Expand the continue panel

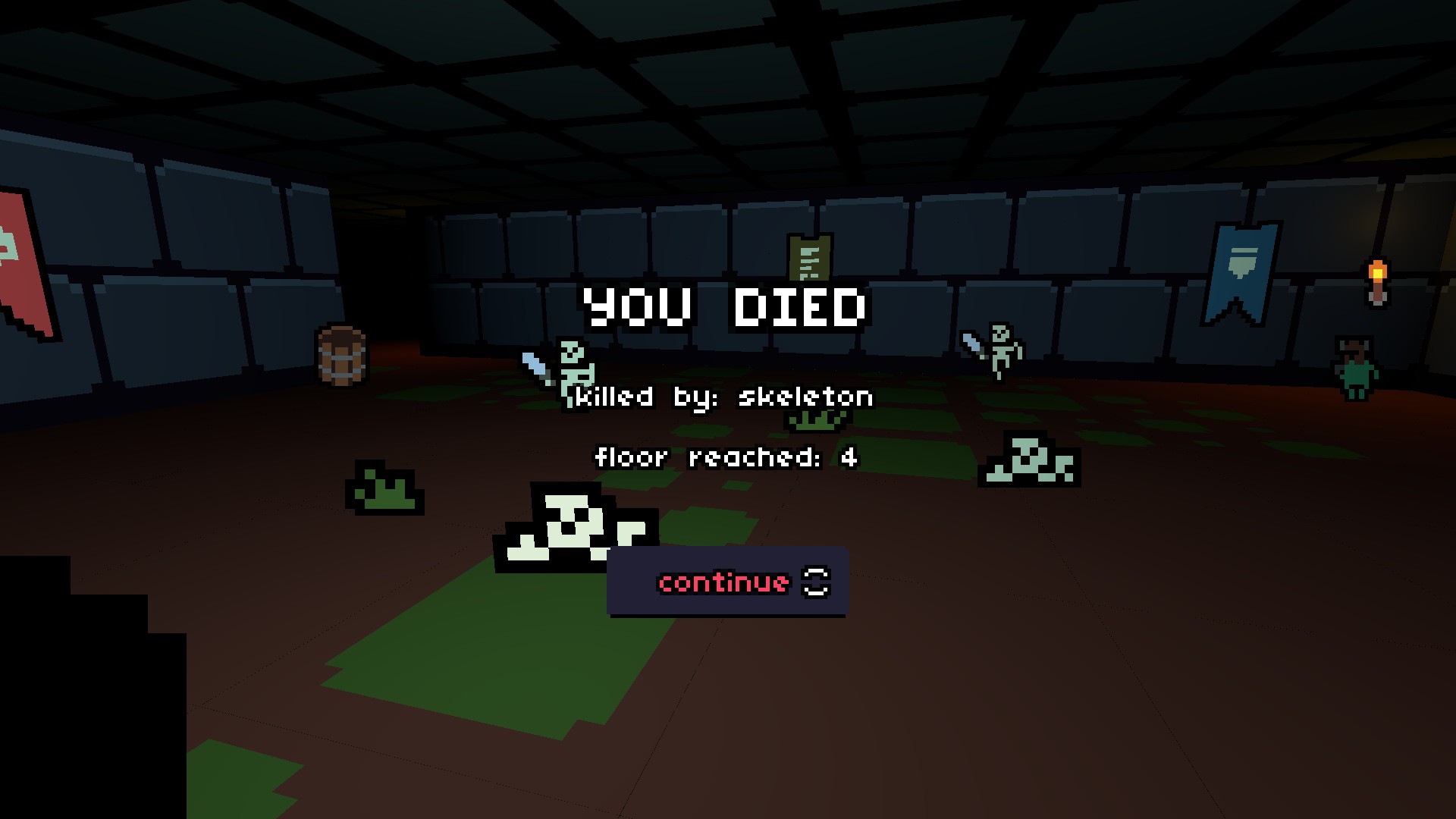[726, 582]
